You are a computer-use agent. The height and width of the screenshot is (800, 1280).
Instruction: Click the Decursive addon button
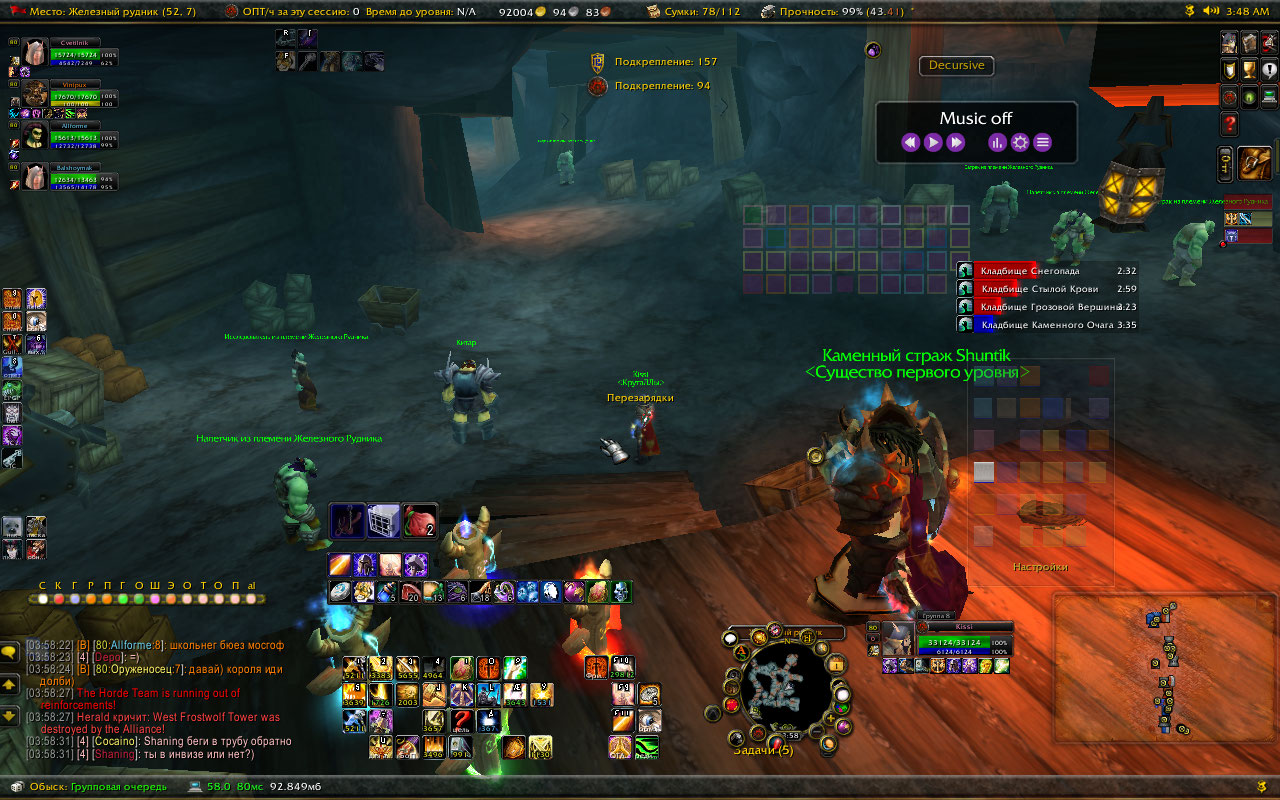point(956,66)
